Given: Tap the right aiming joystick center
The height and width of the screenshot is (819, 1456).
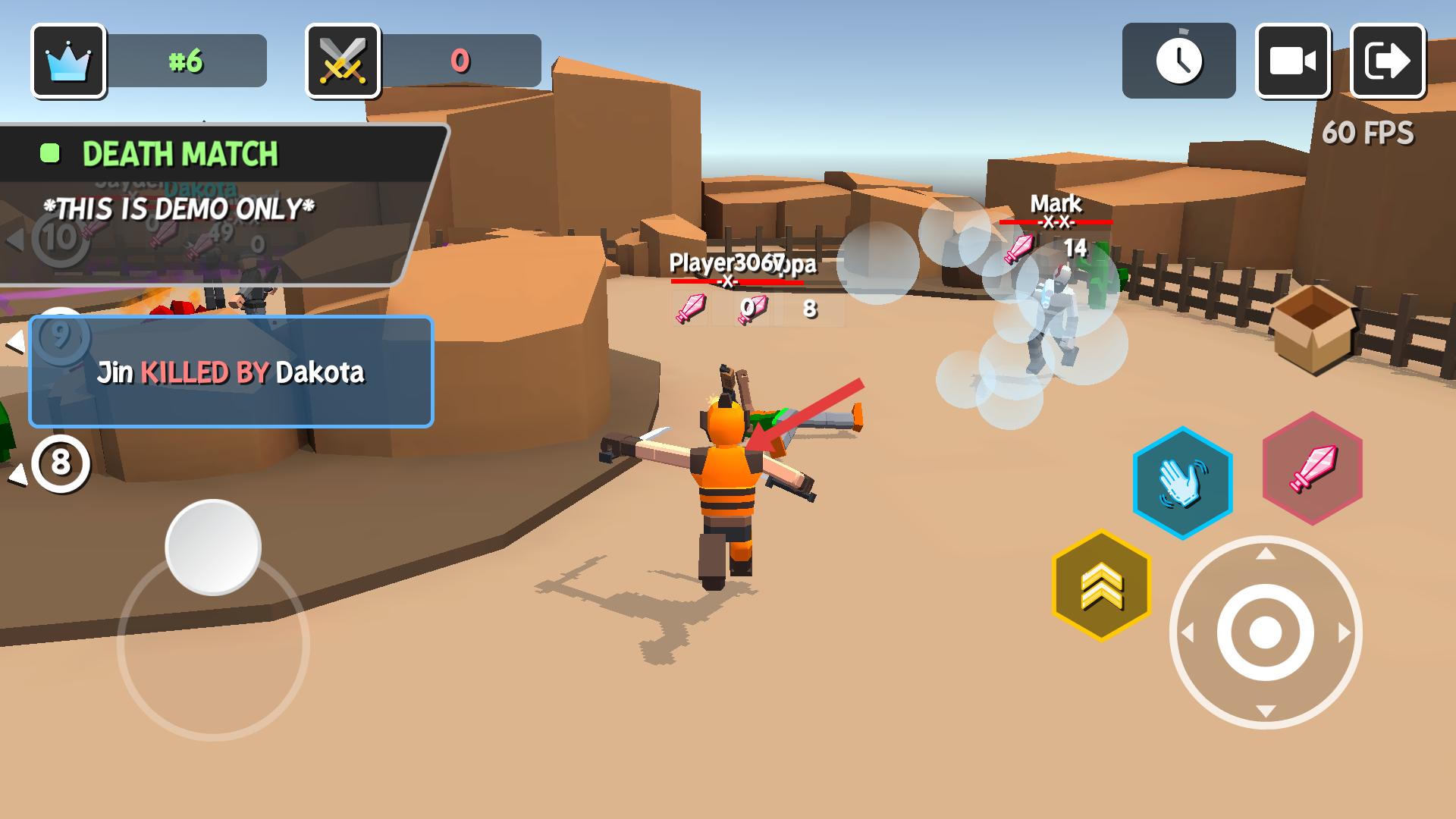Looking at the screenshot, I should point(1265,632).
